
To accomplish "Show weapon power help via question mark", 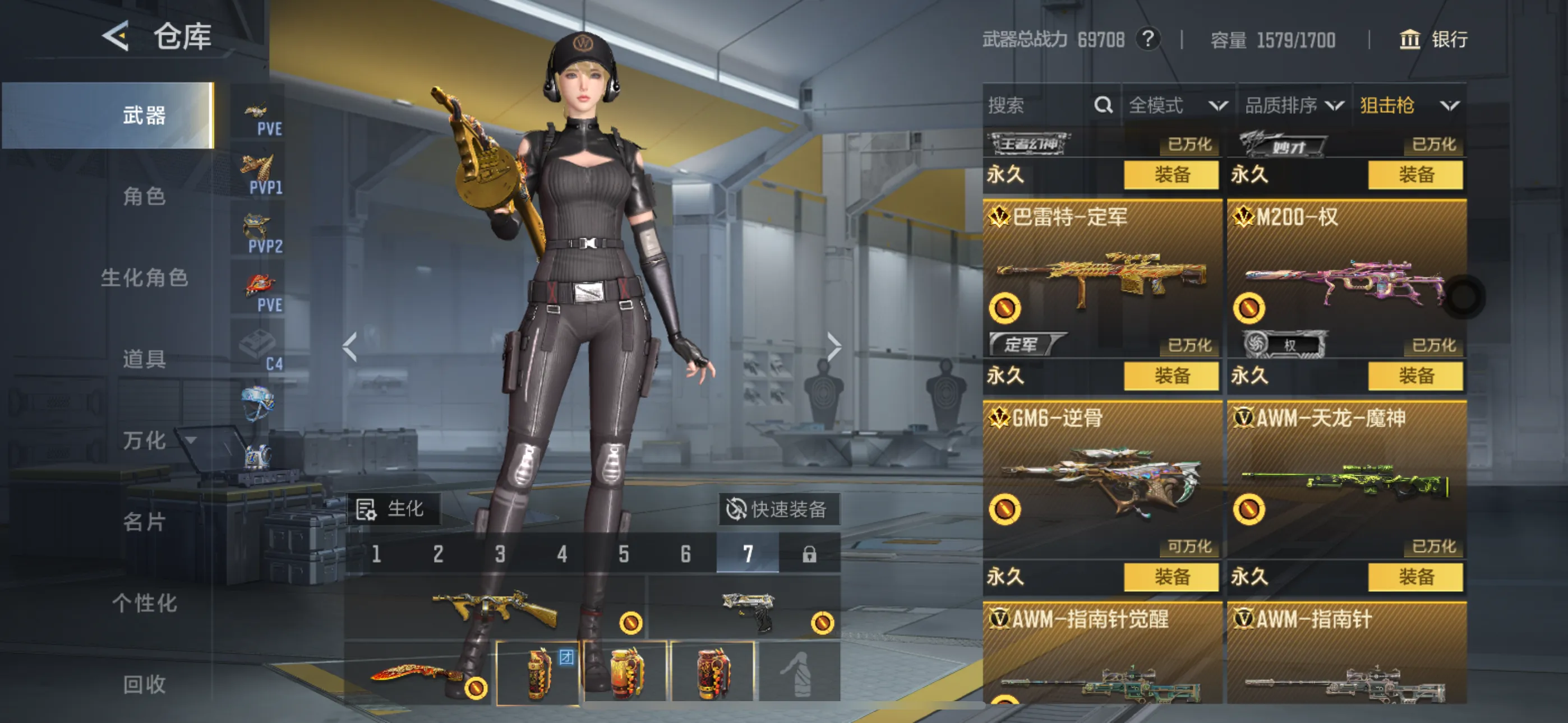I will point(1148,40).
